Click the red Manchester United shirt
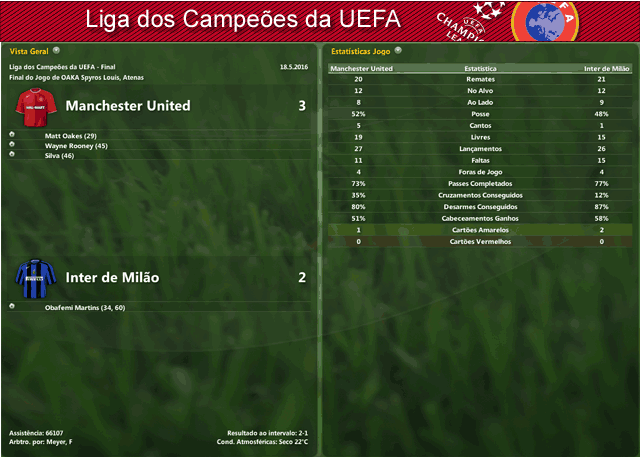This screenshot has height=457, width=640. [x=36, y=105]
